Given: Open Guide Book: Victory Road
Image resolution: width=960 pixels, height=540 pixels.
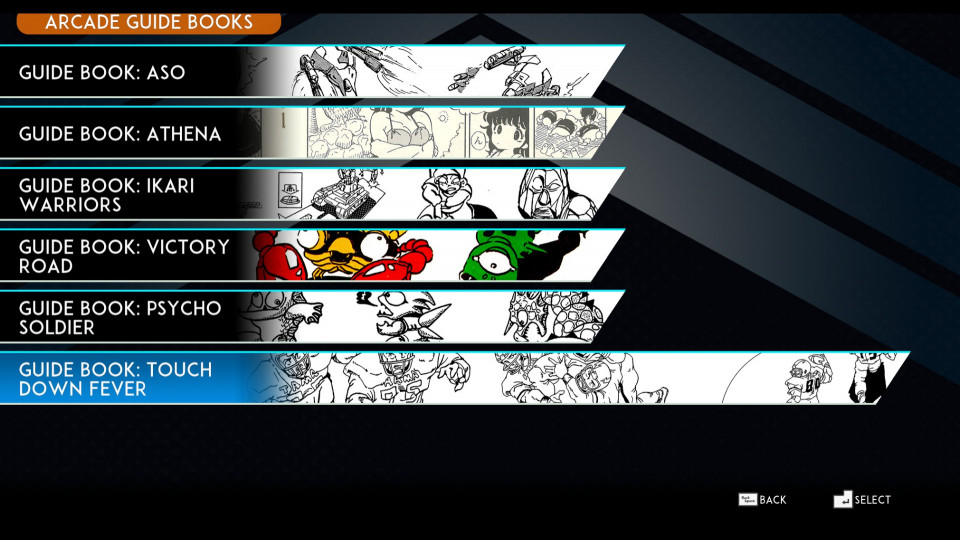Looking at the screenshot, I should point(124,256).
